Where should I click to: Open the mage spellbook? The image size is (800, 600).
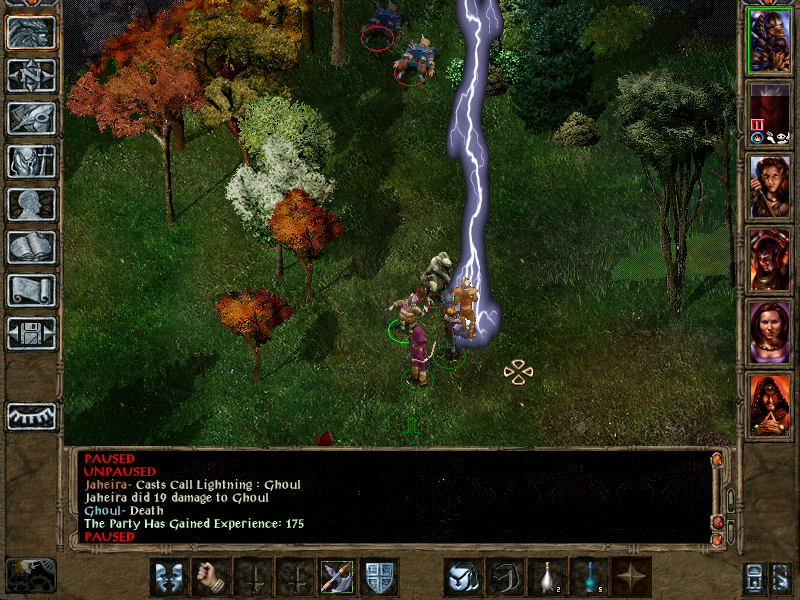coord(31,248)
